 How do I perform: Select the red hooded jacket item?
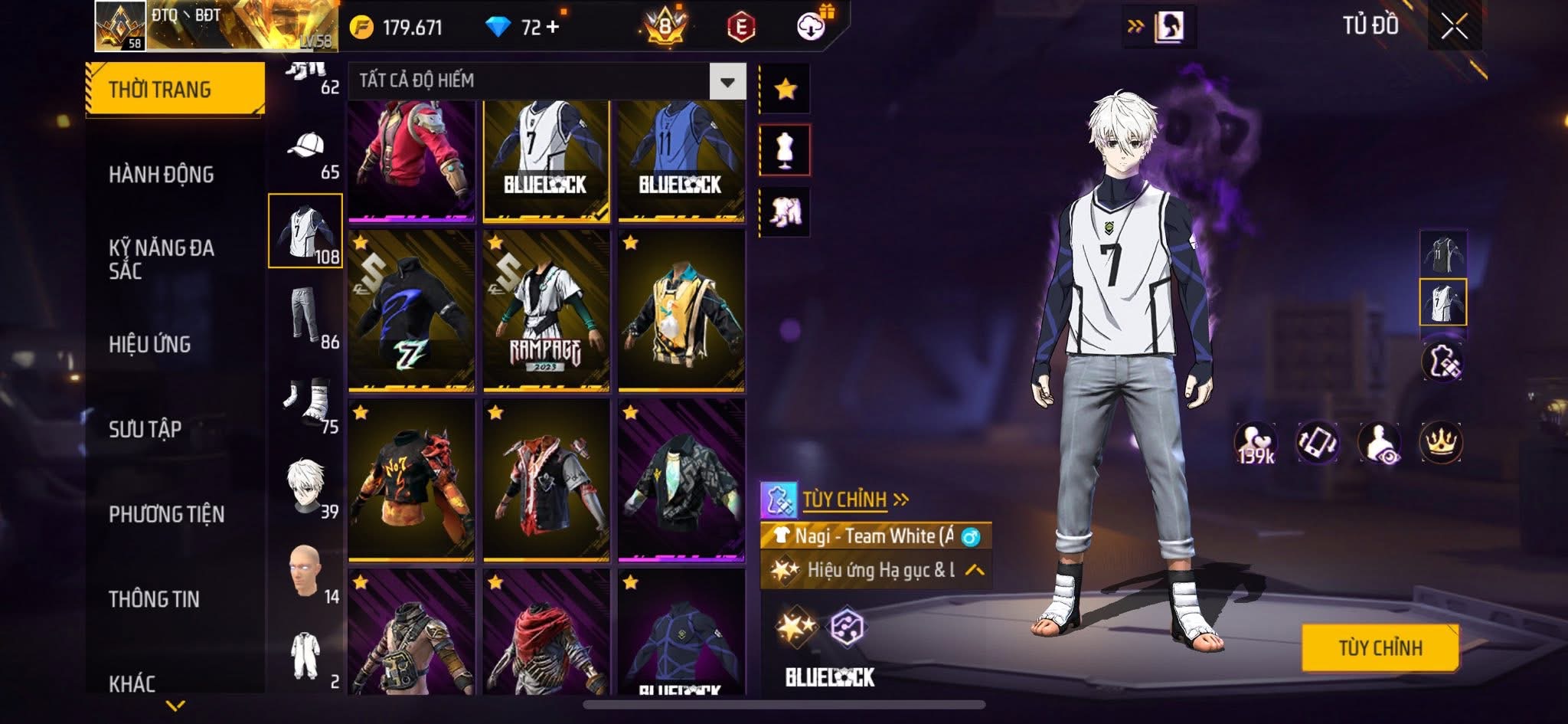411,161
